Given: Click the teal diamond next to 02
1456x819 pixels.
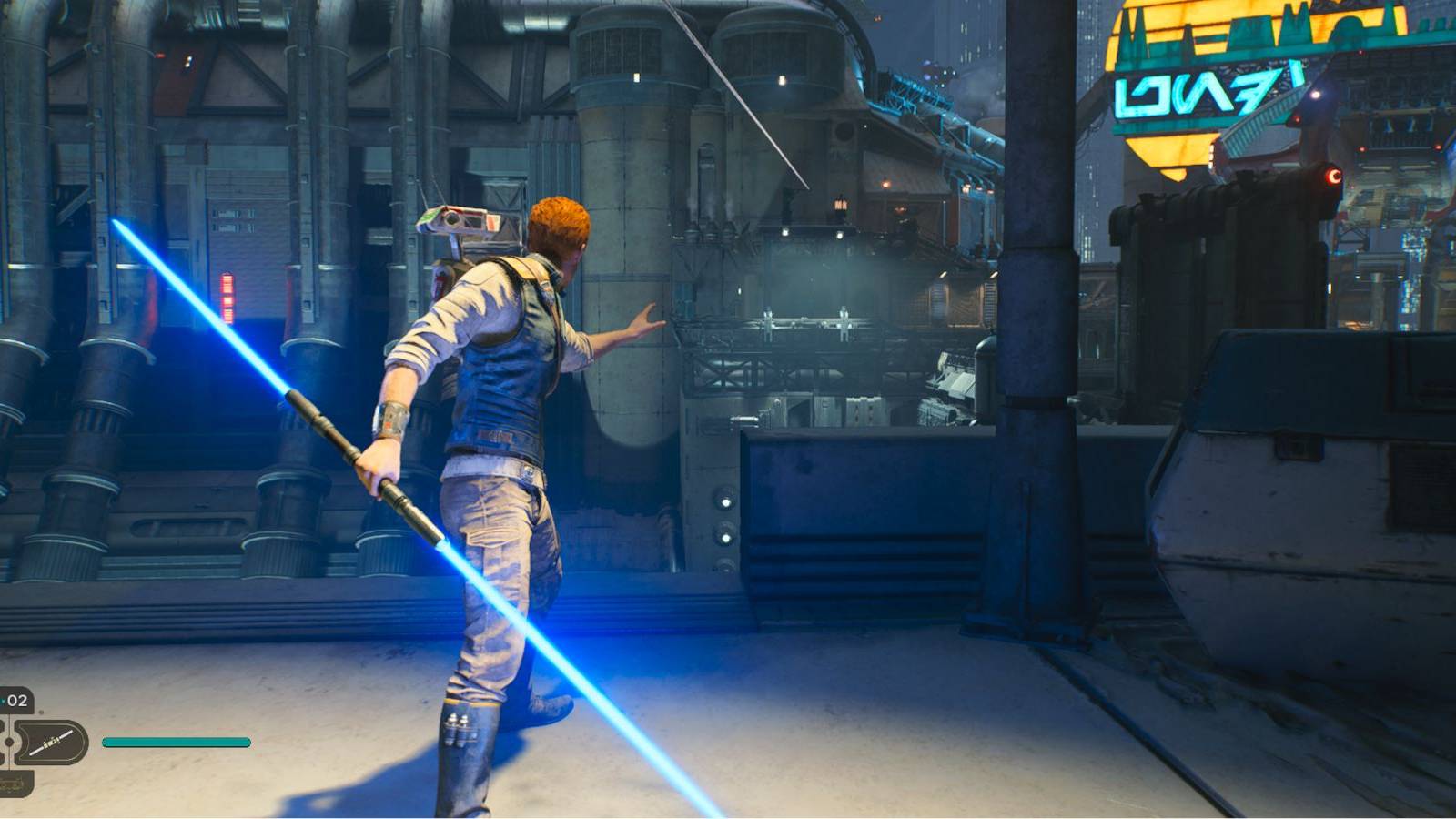Looking at the screenshot, I should click(x=3, y=701).
